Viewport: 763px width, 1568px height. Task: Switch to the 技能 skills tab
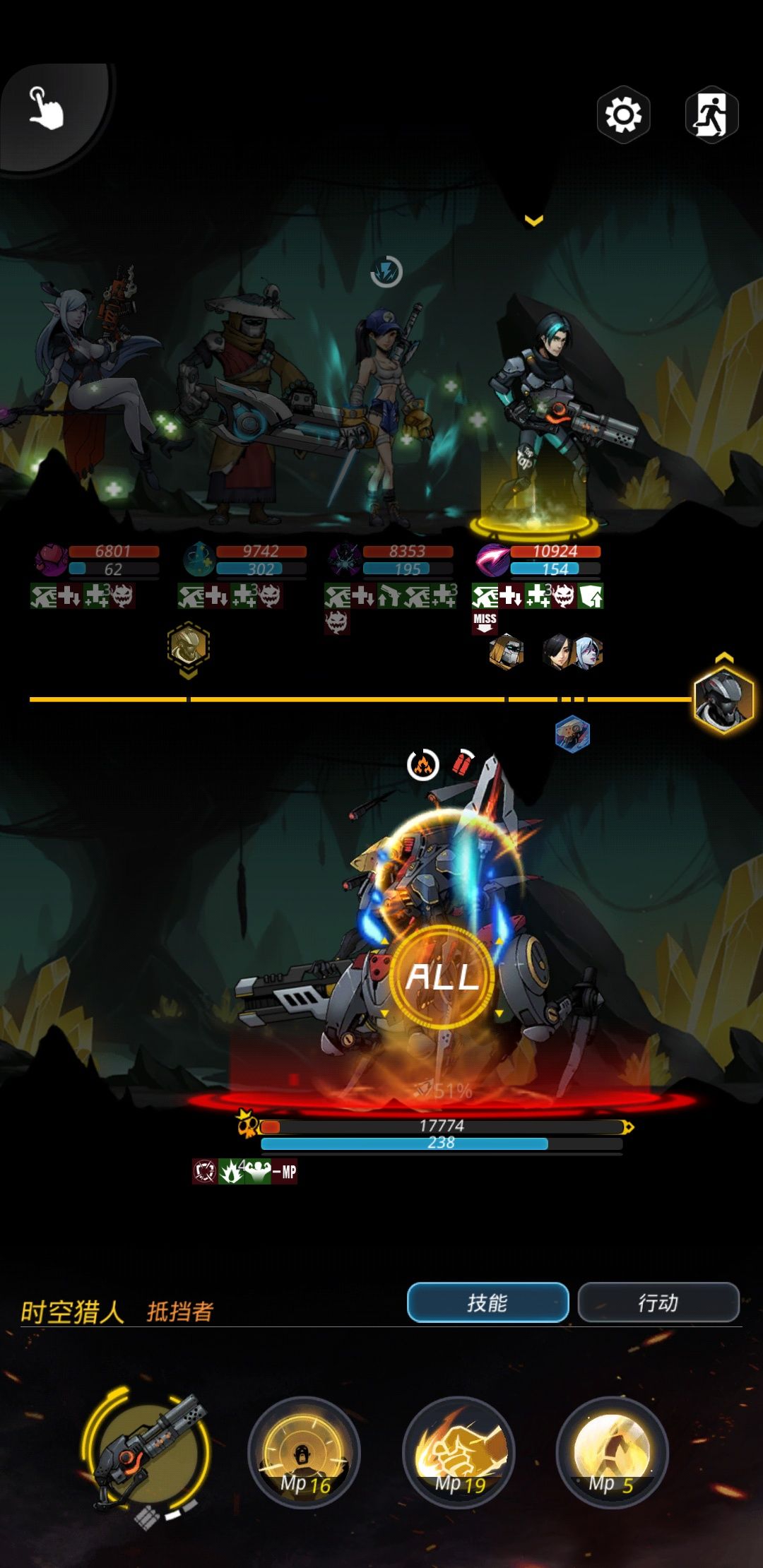point(487,1302)
